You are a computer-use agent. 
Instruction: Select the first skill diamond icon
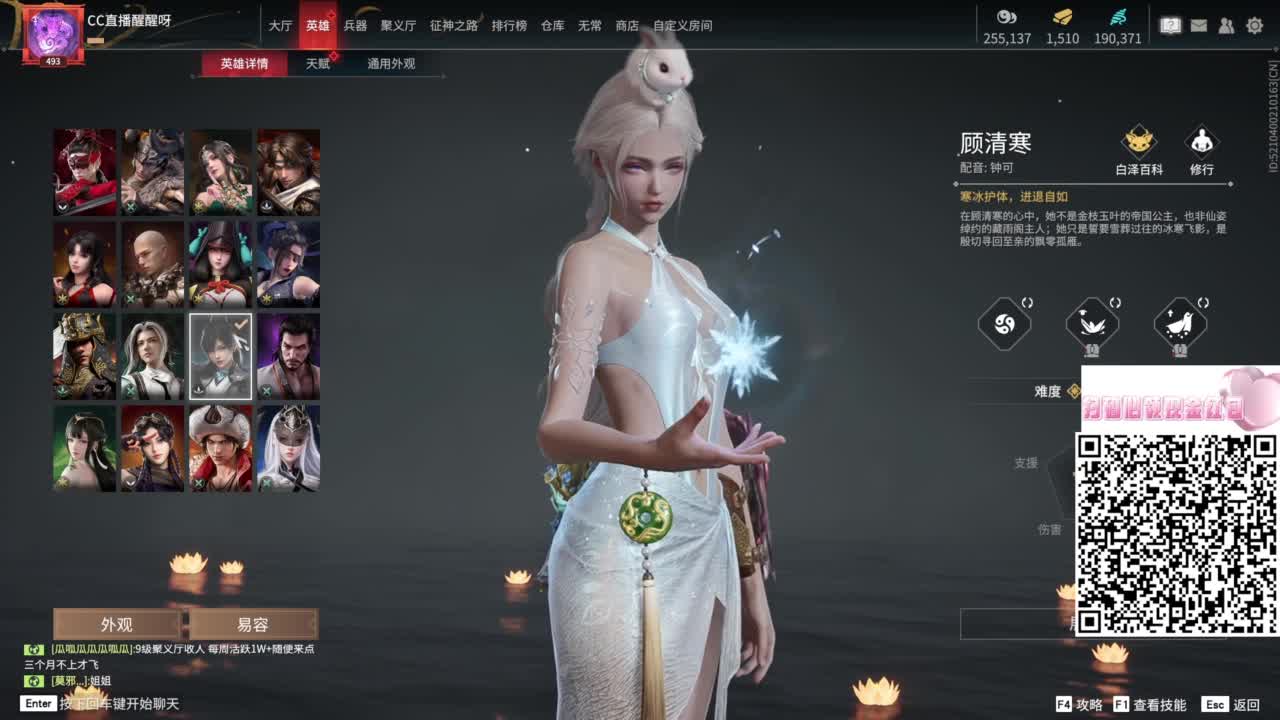(1003, 323)
